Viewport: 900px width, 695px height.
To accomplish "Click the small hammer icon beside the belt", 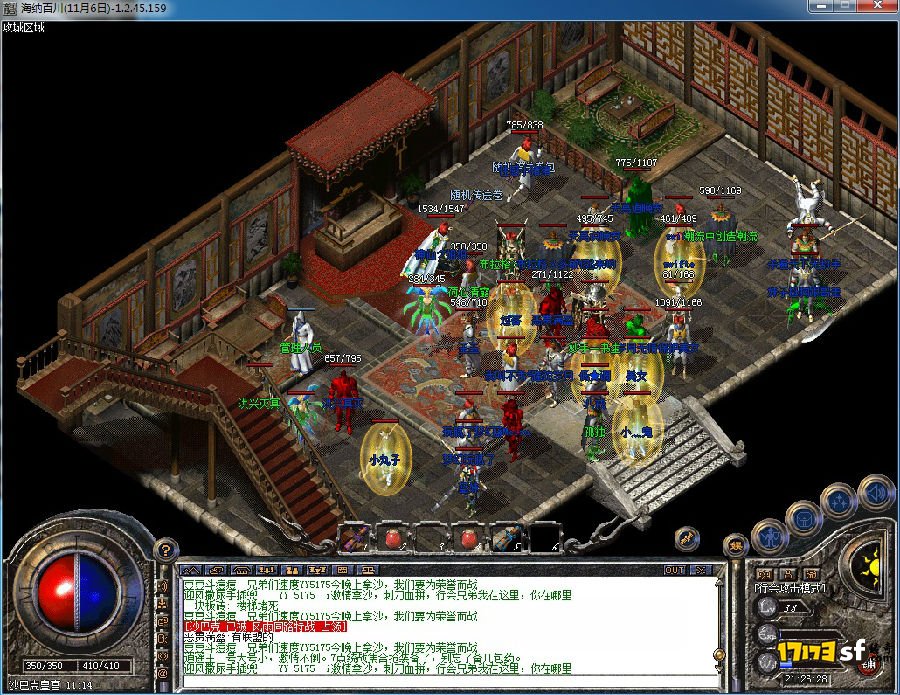I will click(x=689, y=538).
